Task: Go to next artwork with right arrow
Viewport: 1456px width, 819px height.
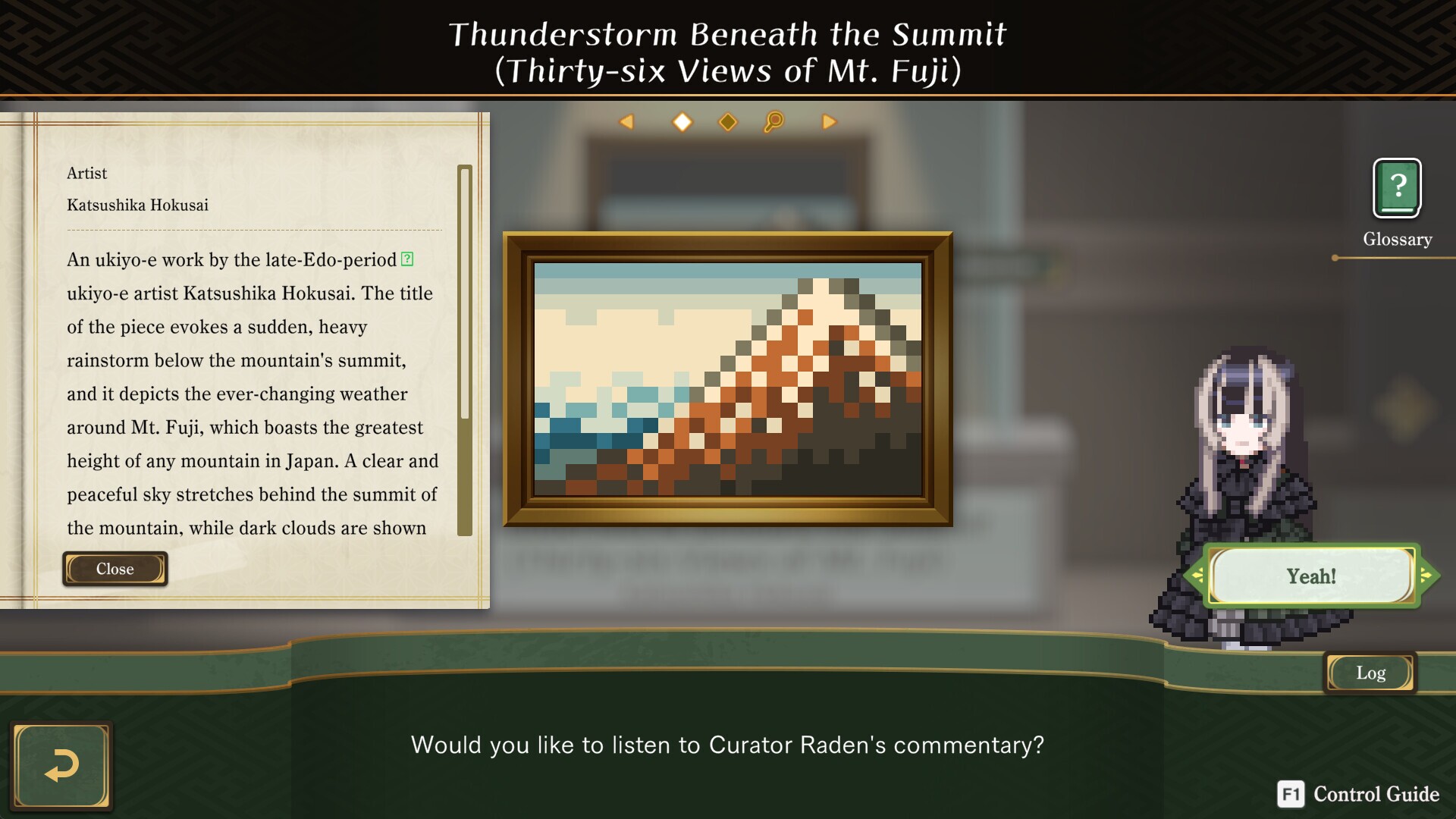Action: point(829,121)
